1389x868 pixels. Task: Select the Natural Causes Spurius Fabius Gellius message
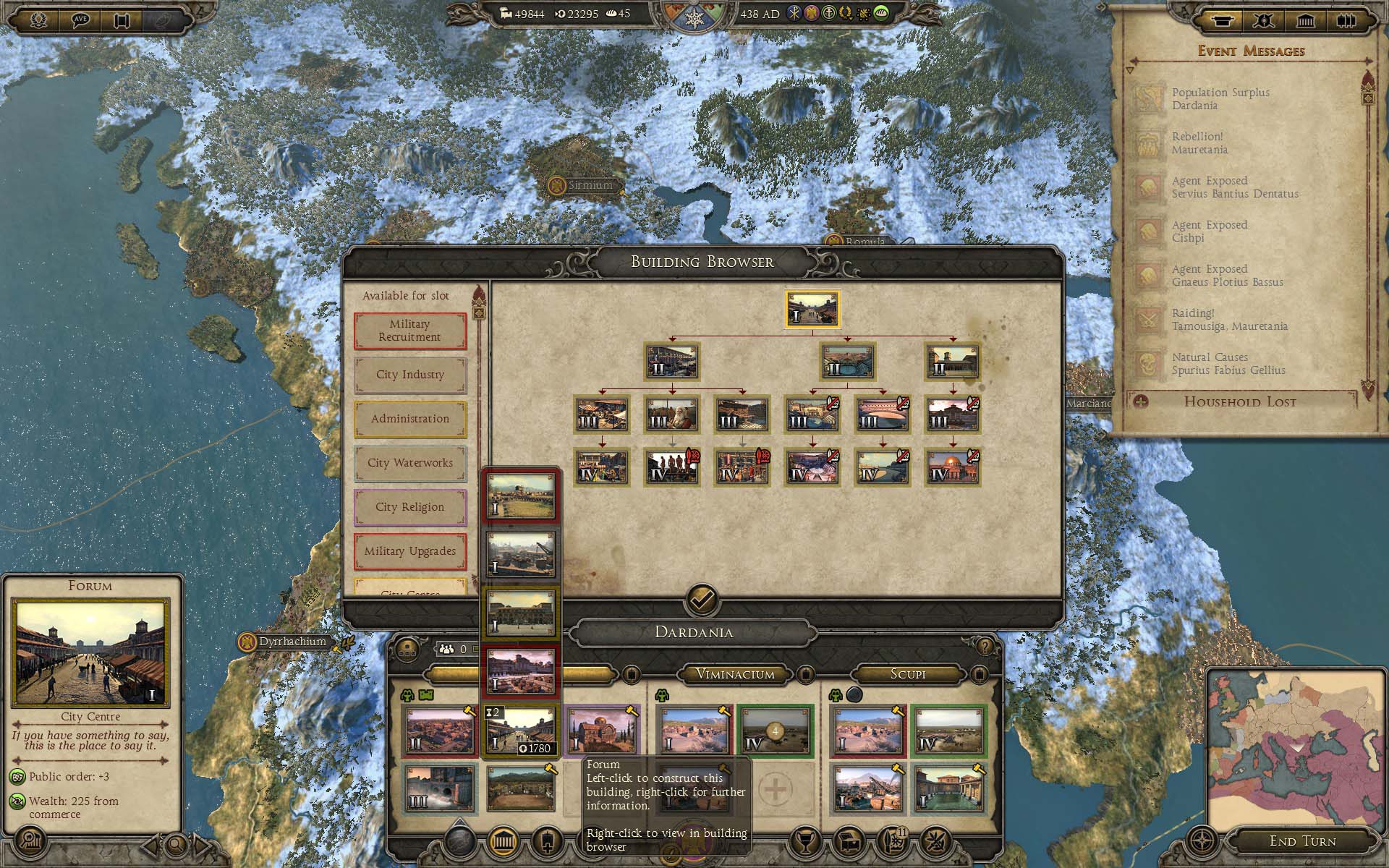[x=1228, y=364]
